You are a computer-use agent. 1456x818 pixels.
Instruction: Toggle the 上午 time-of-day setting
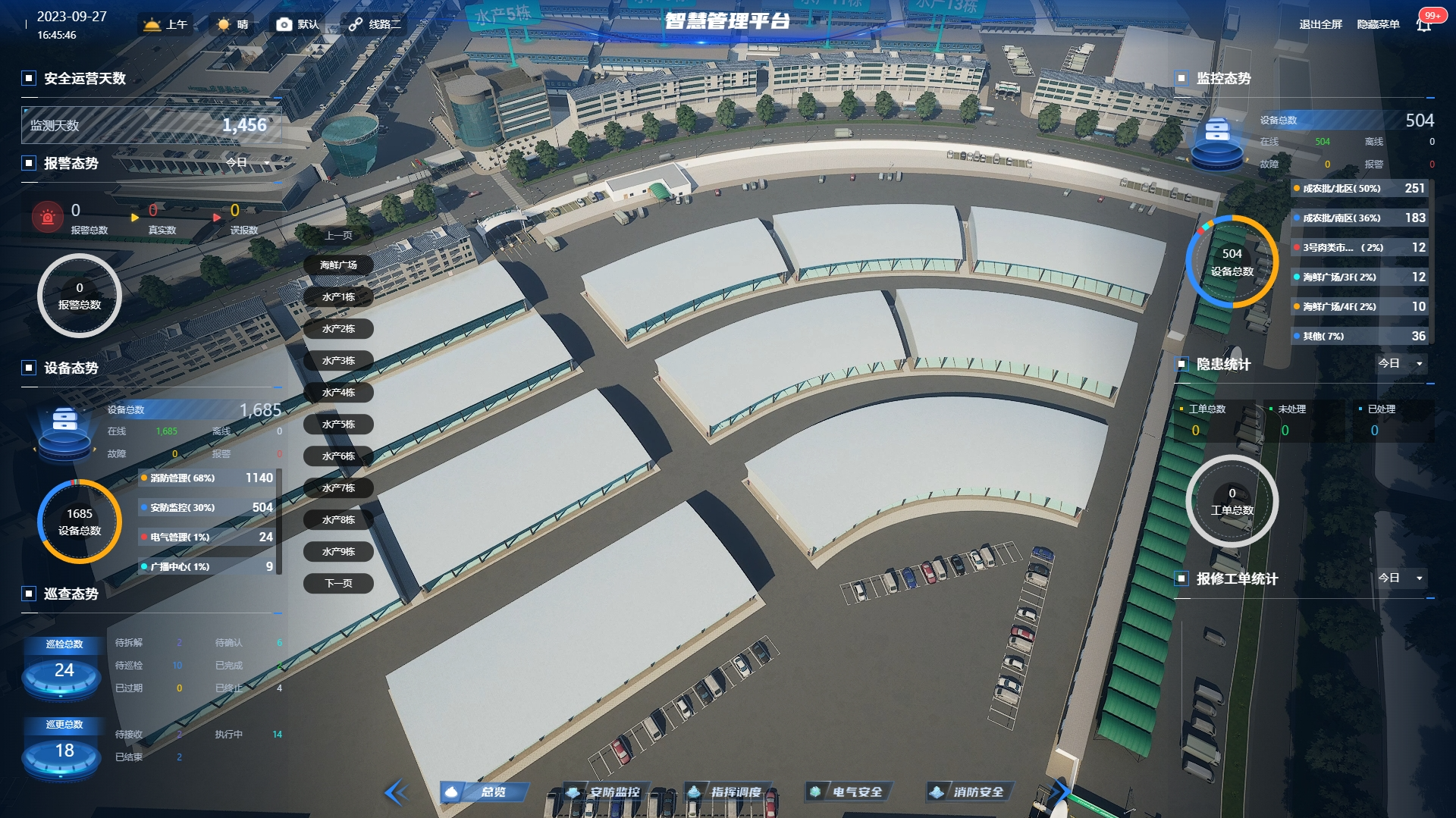pos(166,24)
